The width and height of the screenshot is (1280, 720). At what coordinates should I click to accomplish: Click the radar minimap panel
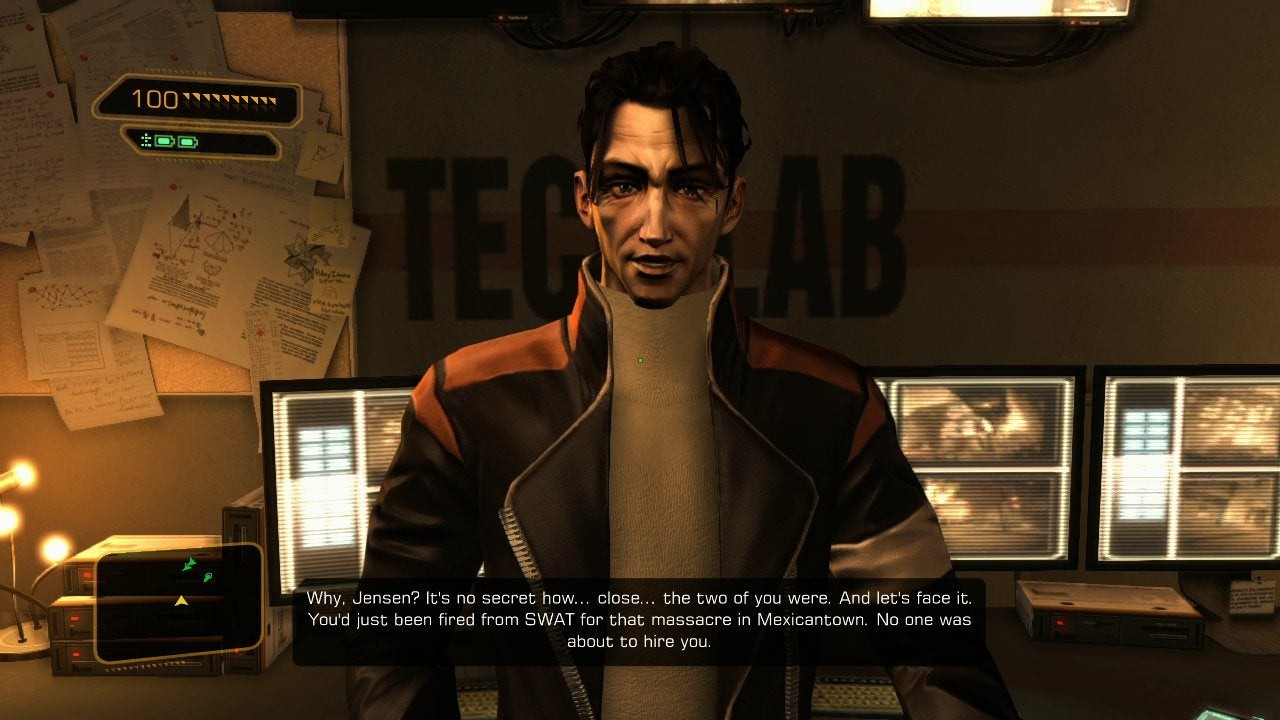179,603
